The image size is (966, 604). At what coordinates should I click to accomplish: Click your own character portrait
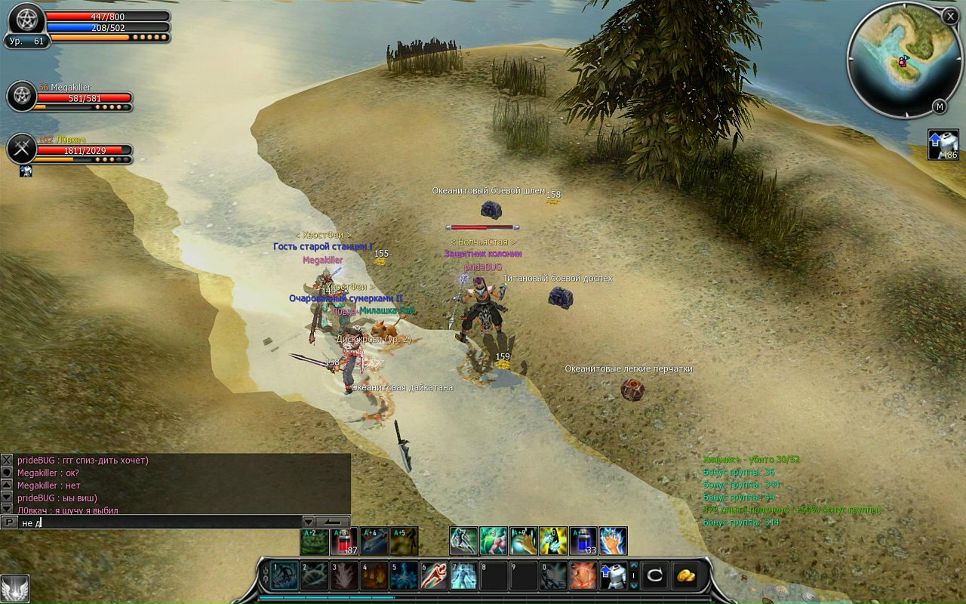coord(24,20)
